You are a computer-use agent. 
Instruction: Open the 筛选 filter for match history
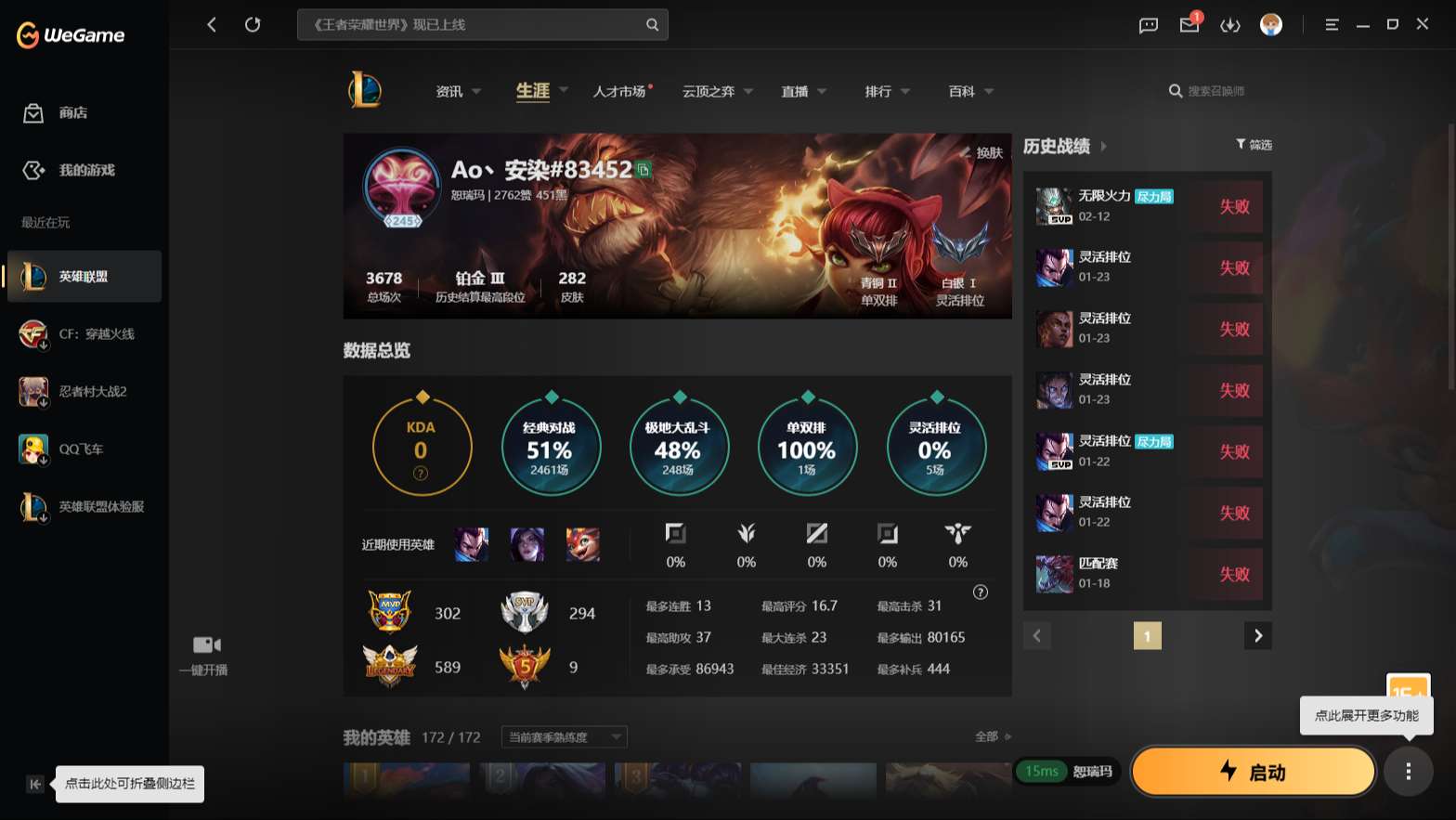1254,145
